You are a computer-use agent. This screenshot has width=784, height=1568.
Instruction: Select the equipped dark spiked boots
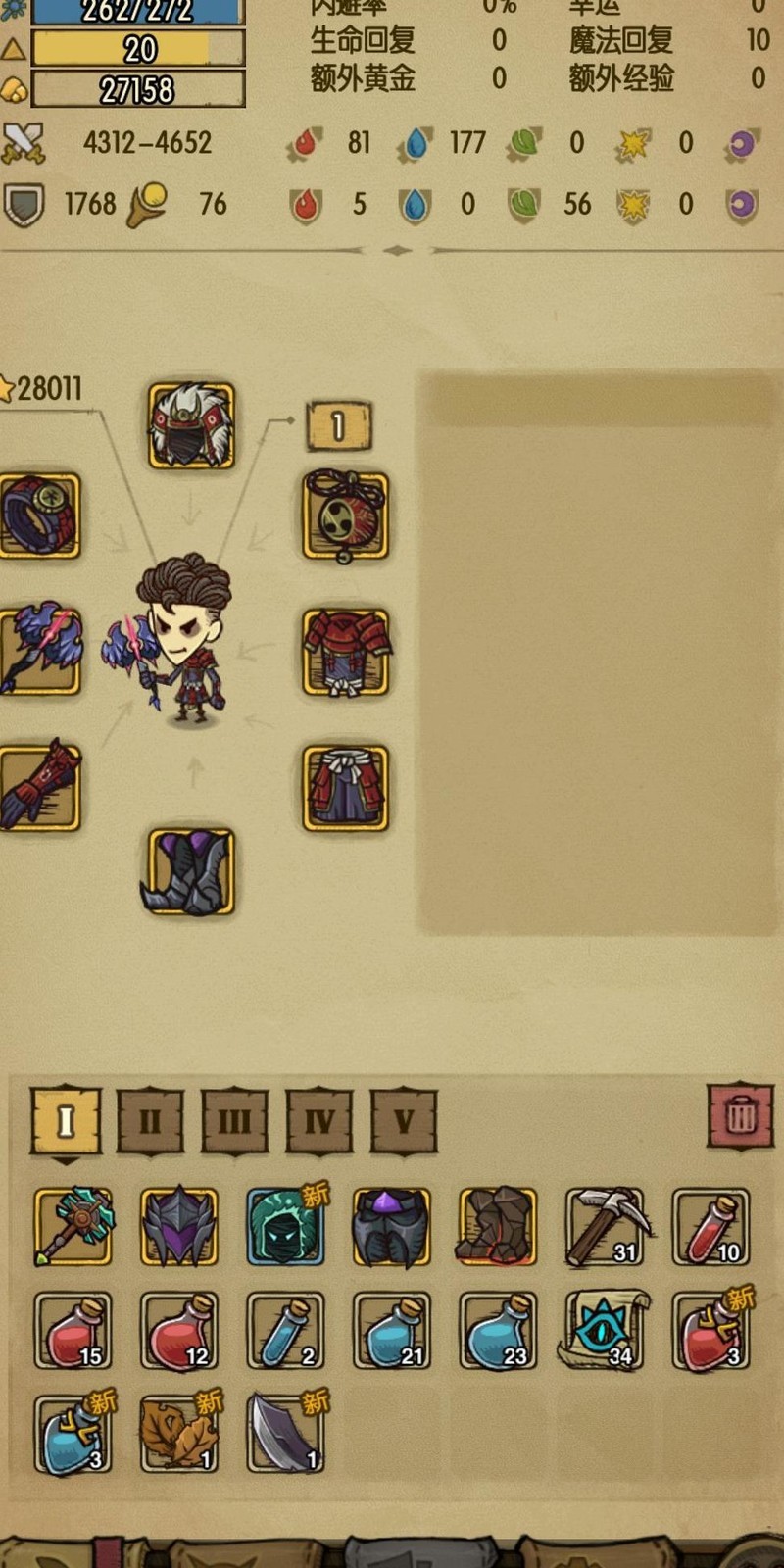(x=191, y=872)
